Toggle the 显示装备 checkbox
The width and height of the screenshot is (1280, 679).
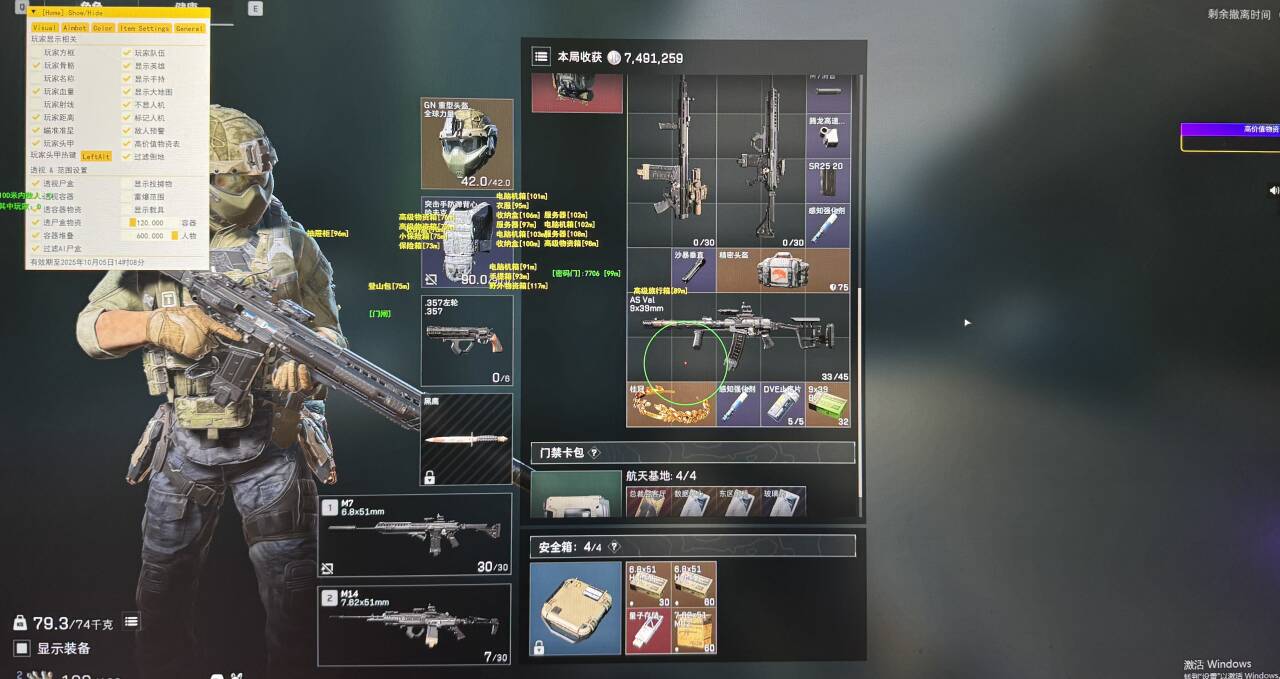click(x=22, y=648)
